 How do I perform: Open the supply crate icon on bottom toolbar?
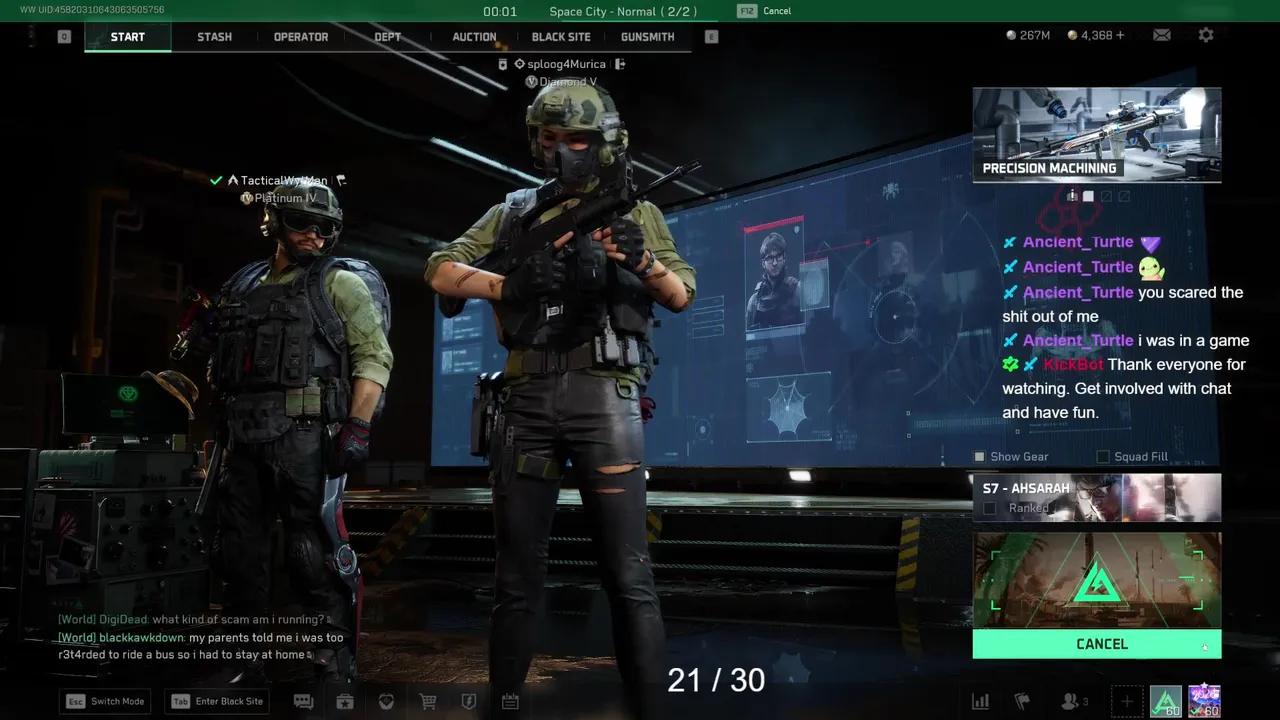(x=345, y=701)
